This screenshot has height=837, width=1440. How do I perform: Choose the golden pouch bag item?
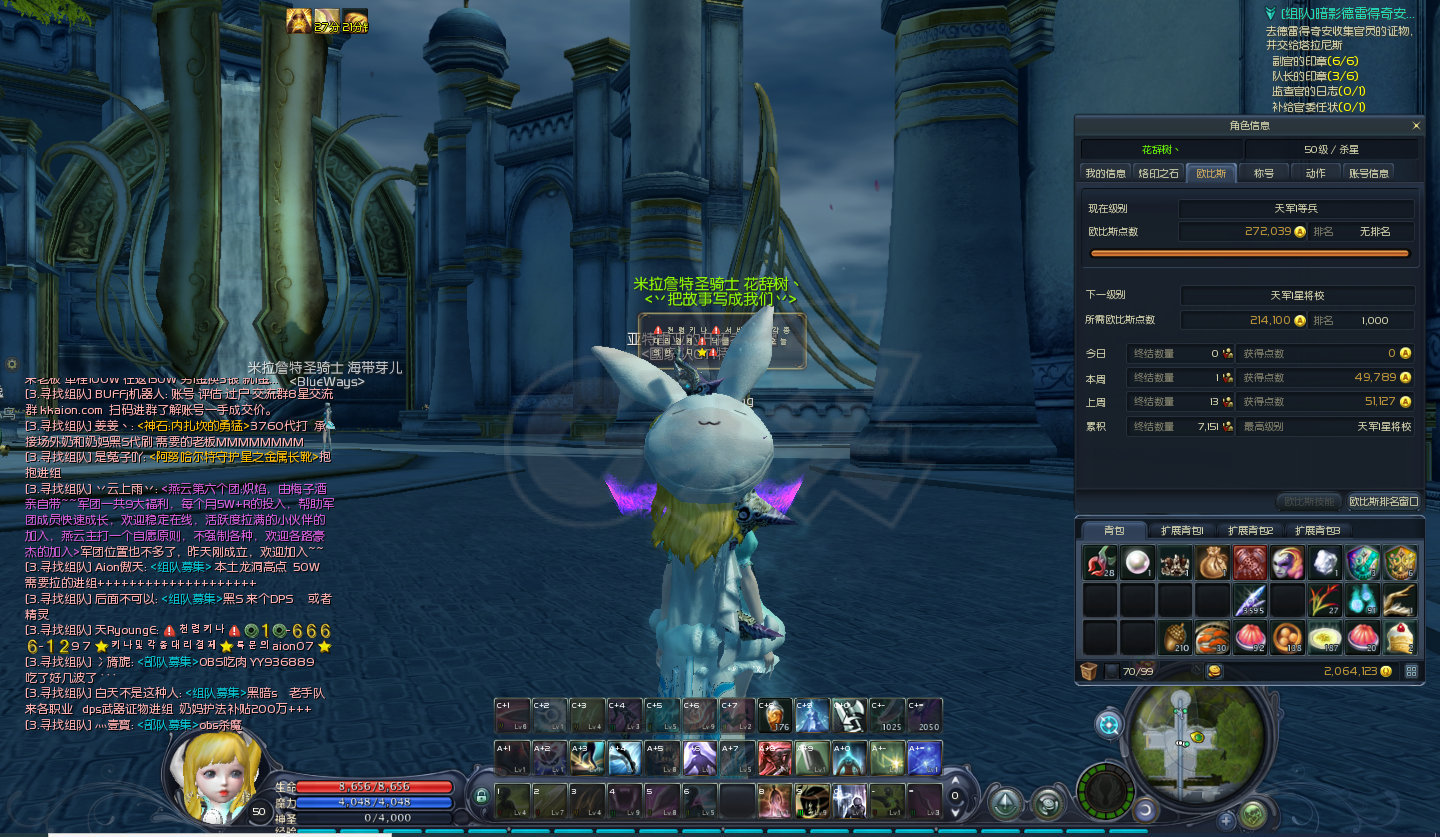click(x=1213, y=563)
